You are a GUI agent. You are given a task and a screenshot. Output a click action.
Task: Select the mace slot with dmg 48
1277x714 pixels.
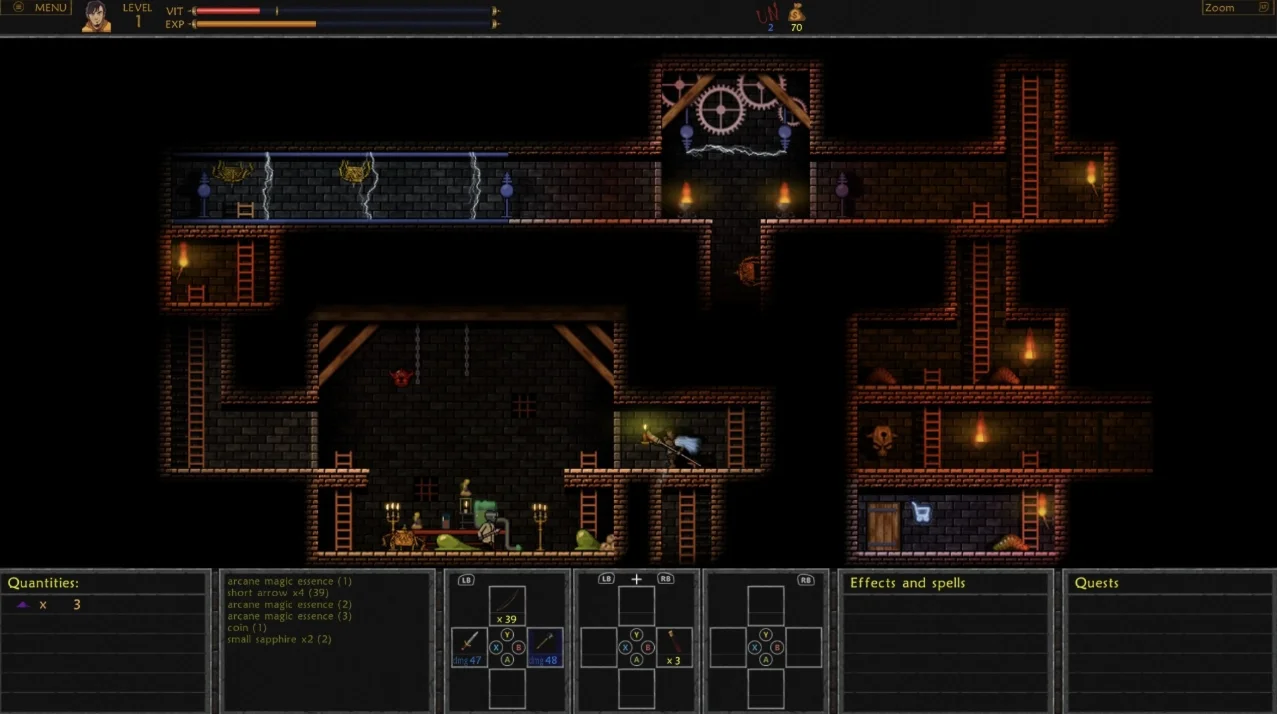[x=545, y=646]
